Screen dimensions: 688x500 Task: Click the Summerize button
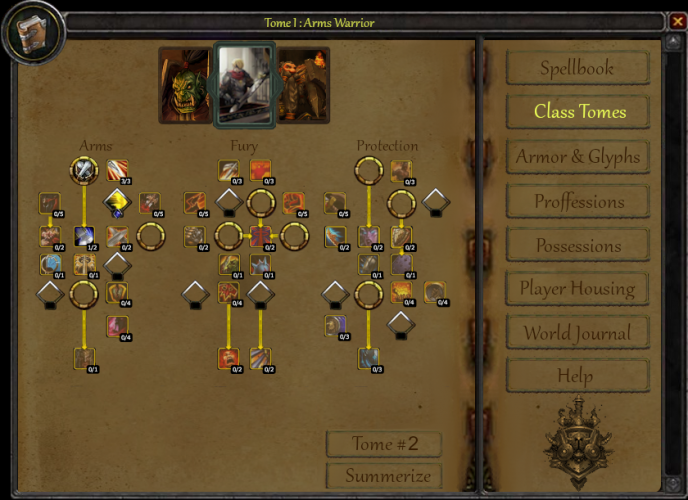click(384, 476)
